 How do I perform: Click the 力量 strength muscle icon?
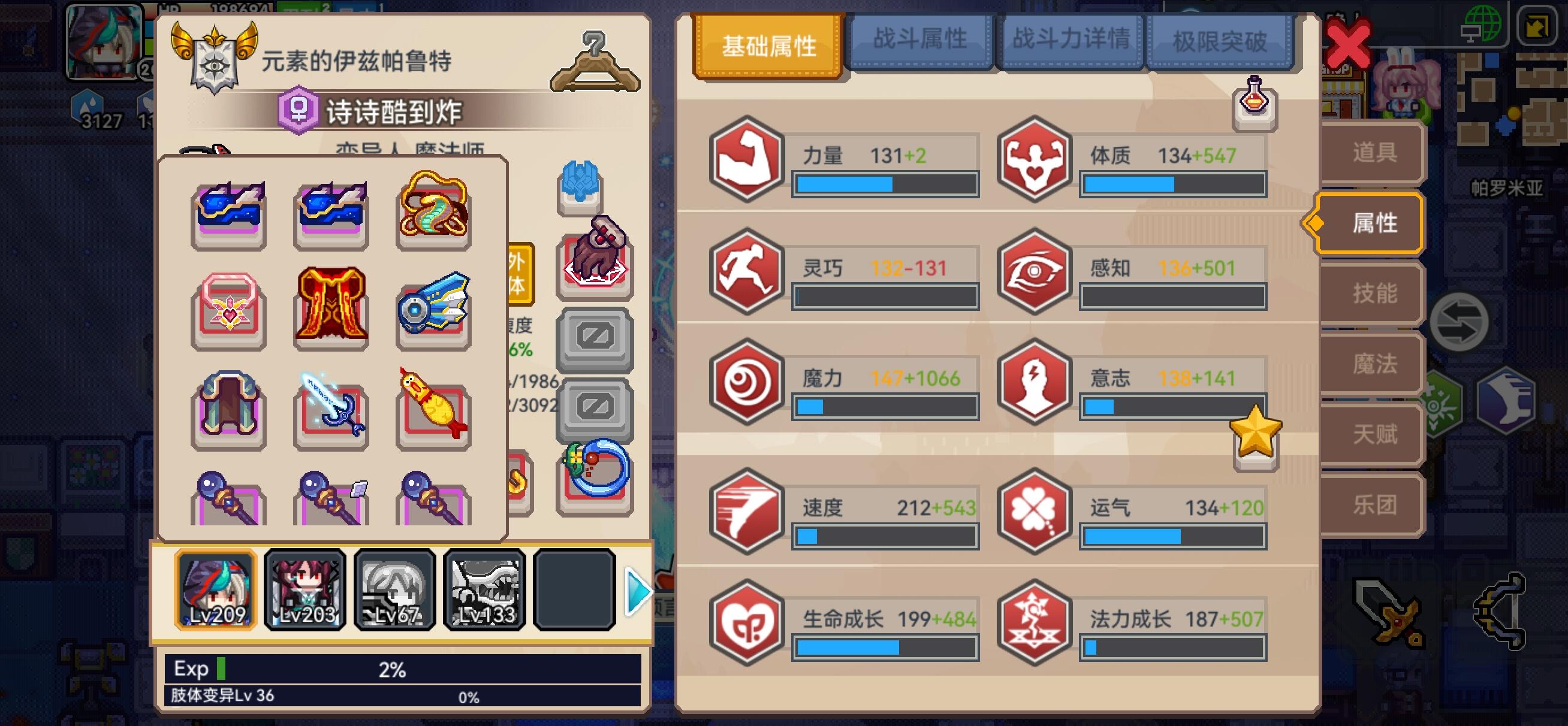747,161
